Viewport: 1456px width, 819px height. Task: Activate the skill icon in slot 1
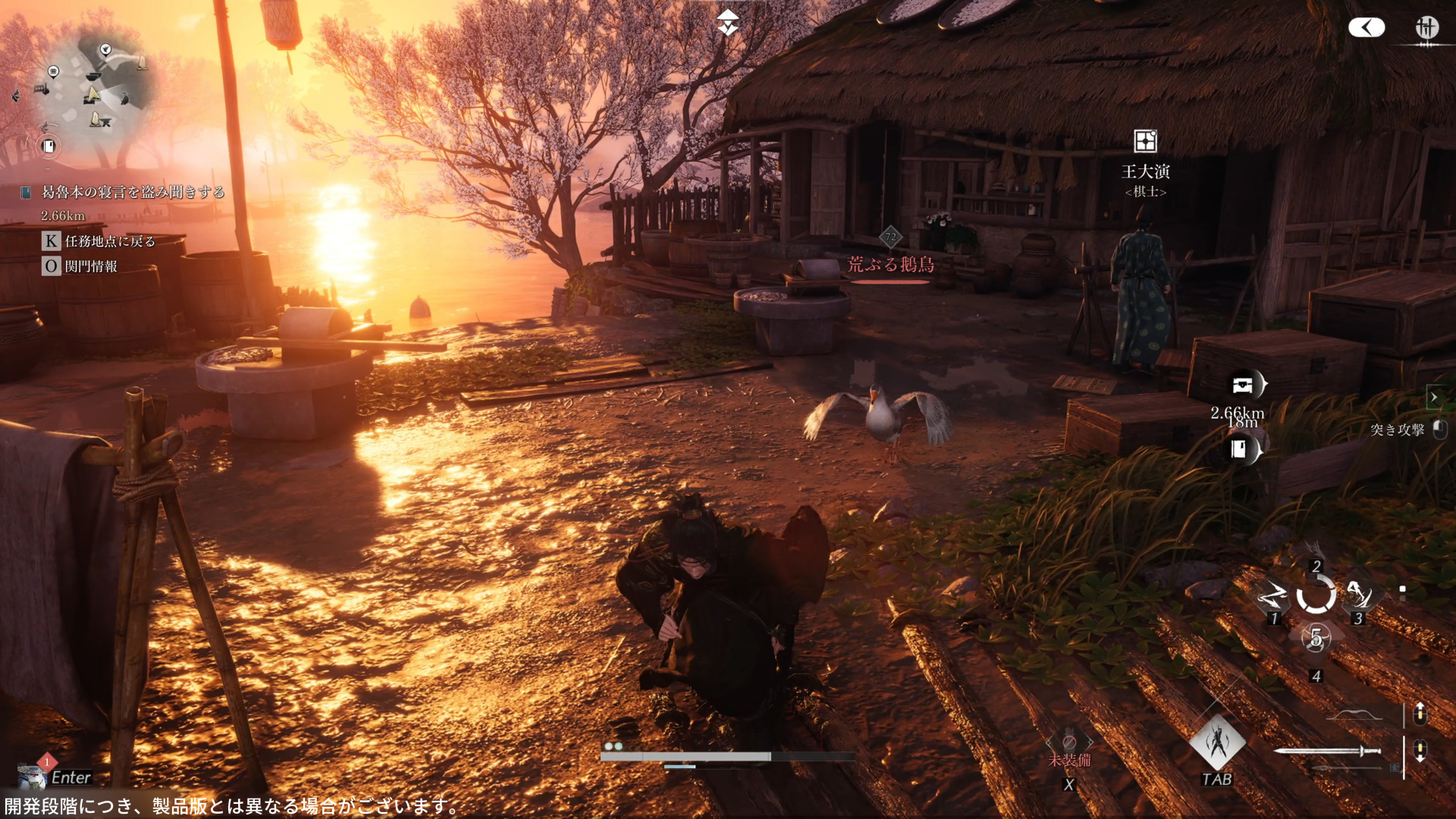[x=1272, y=597]
